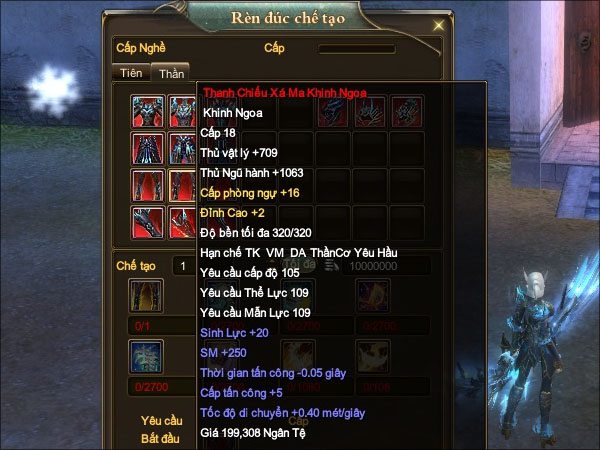Close the Rèn đúc chế tạo window
The width and height of the screenshot is (600, 450).
coord(439,24)
